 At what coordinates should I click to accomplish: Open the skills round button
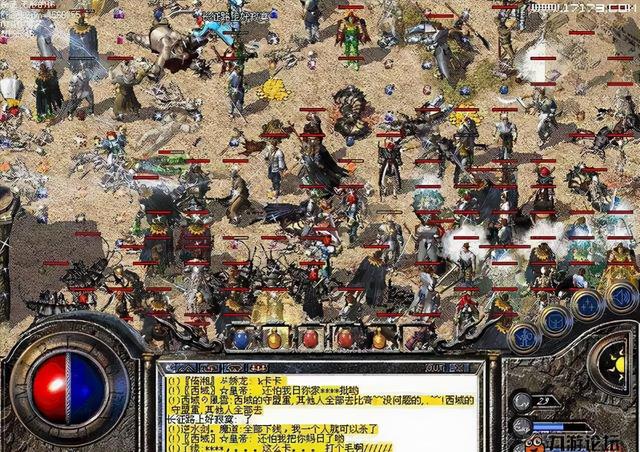coord(584,305)
